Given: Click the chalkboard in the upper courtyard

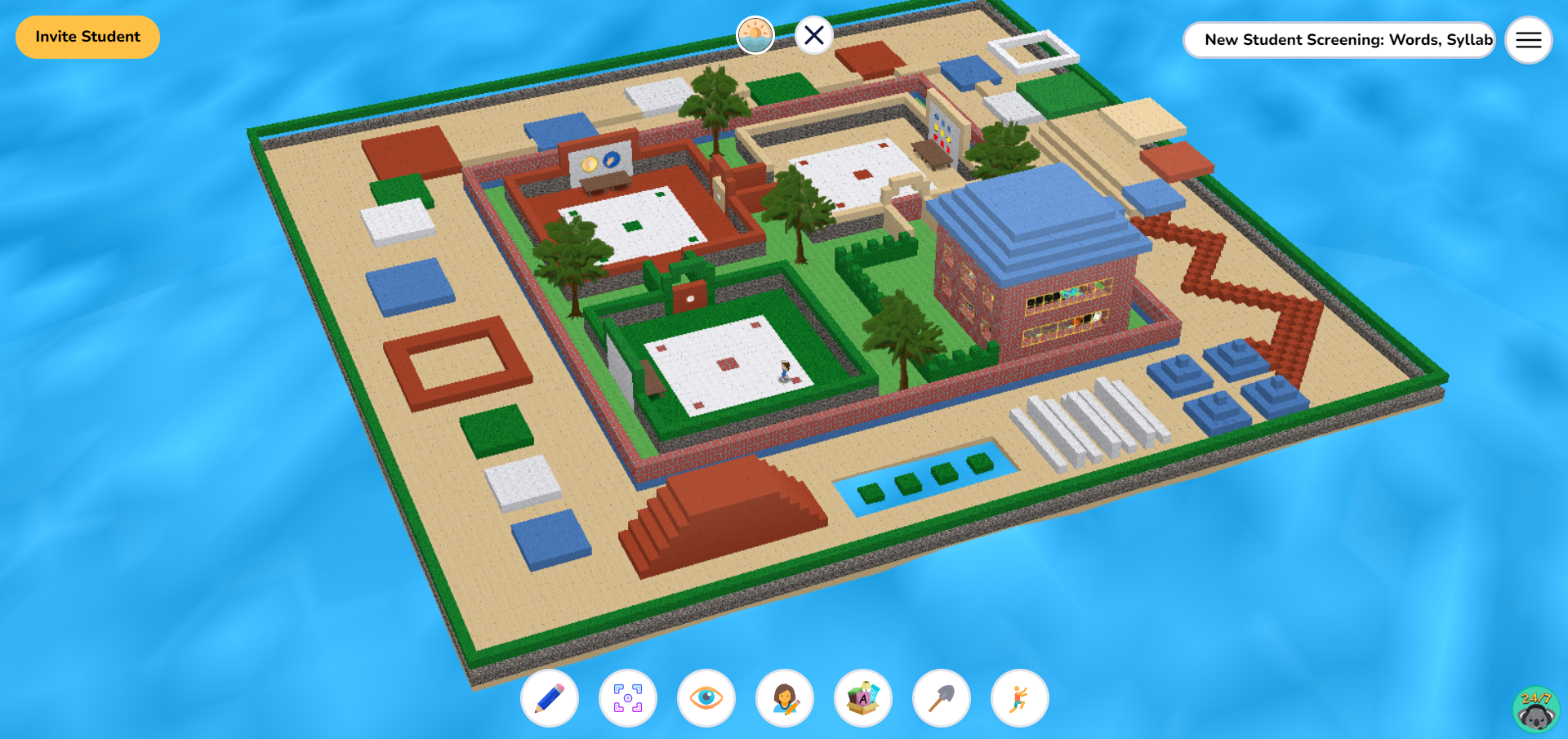Looking at the screenshot, I should point(602,159).
